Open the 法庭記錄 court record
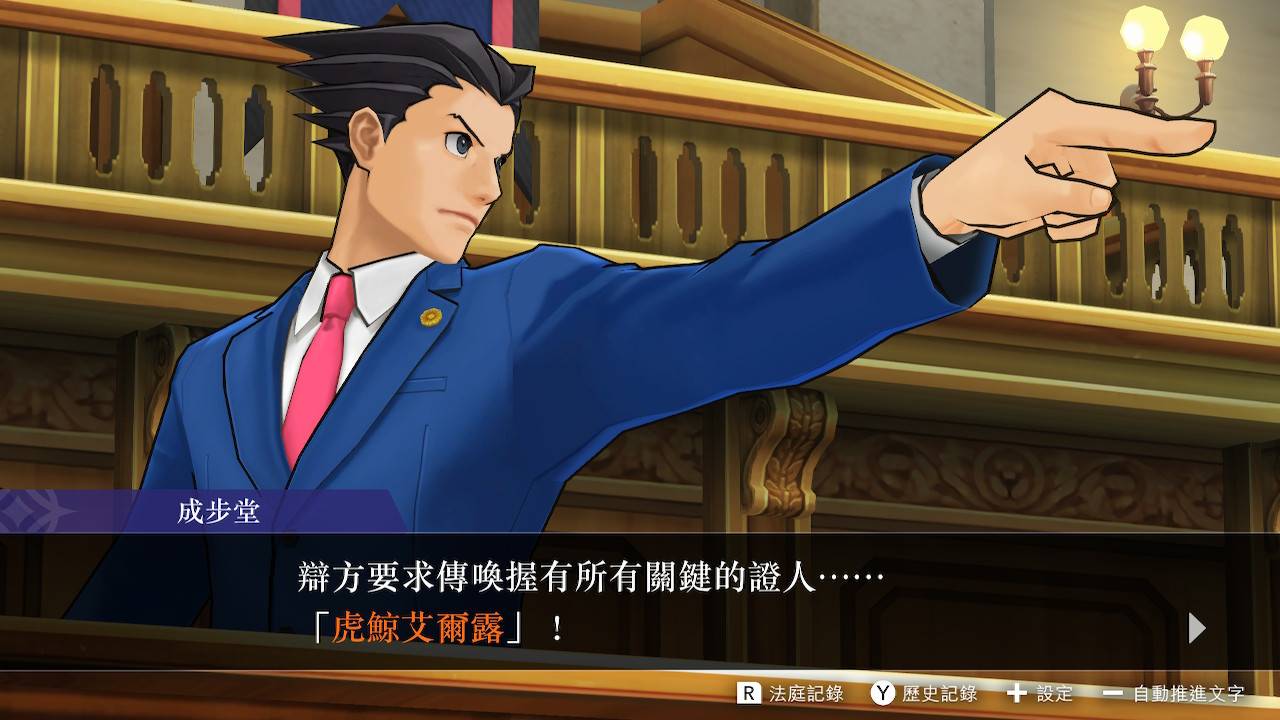Screen dimensions: 1280x720 click(x=790, y=693)
